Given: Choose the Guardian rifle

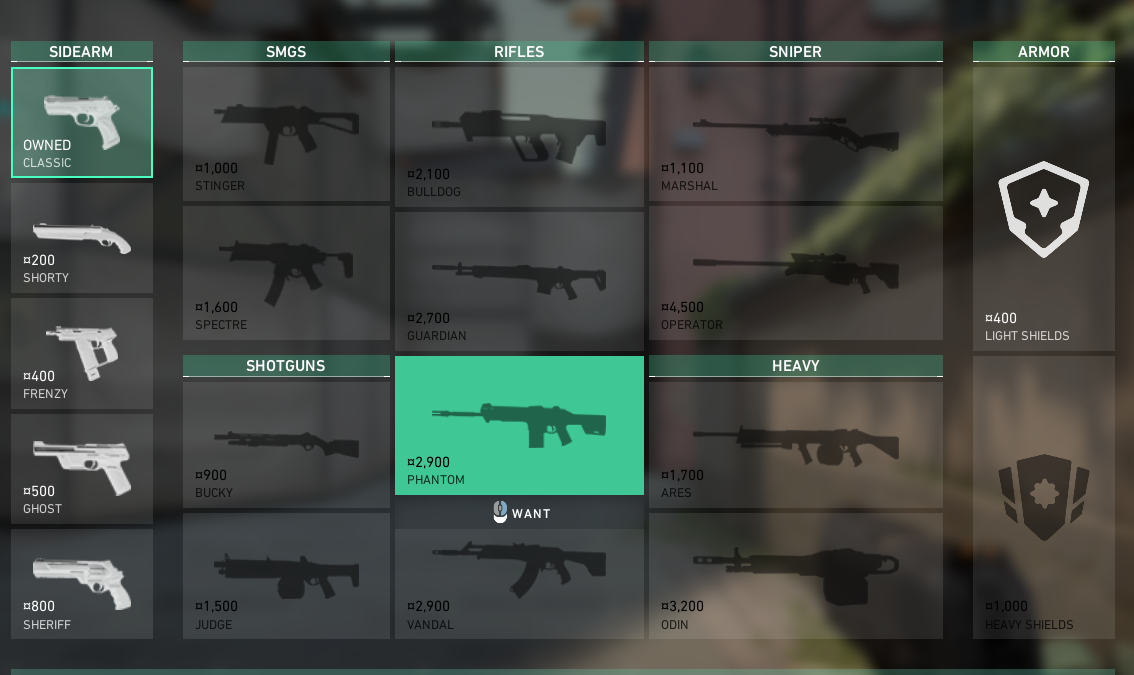Looking at the screenshot, I should tap(519, 280).
